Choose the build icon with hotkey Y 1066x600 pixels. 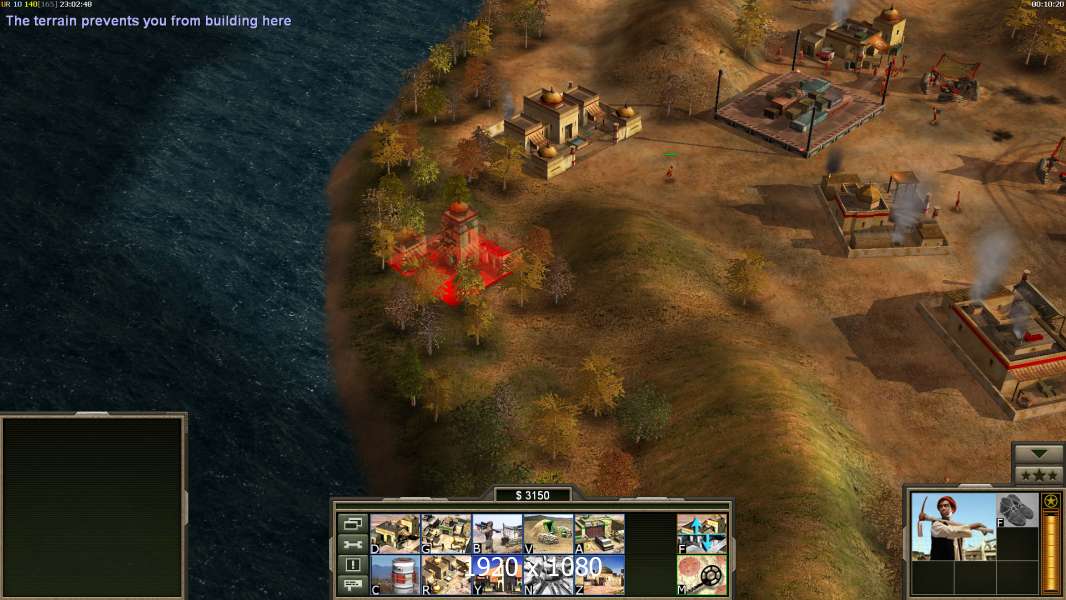click(497, 575)
